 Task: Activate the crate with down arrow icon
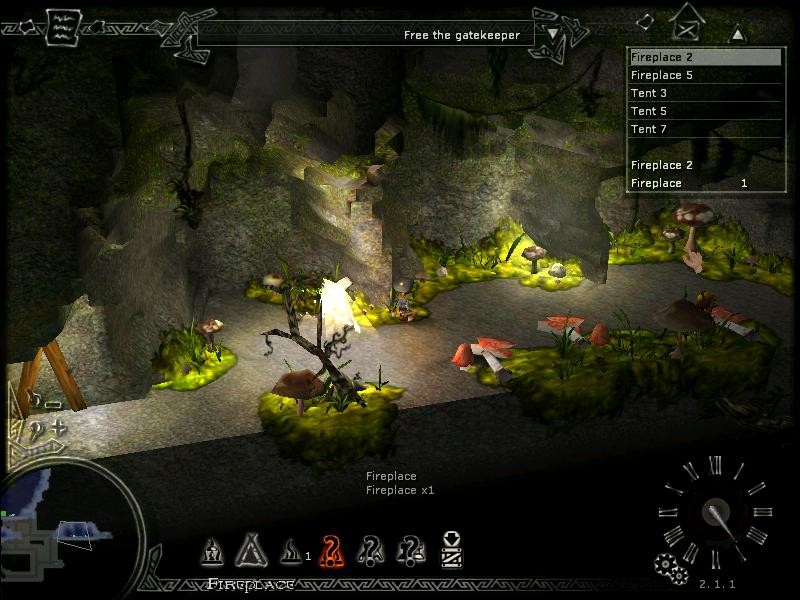(x=451, y=550)
